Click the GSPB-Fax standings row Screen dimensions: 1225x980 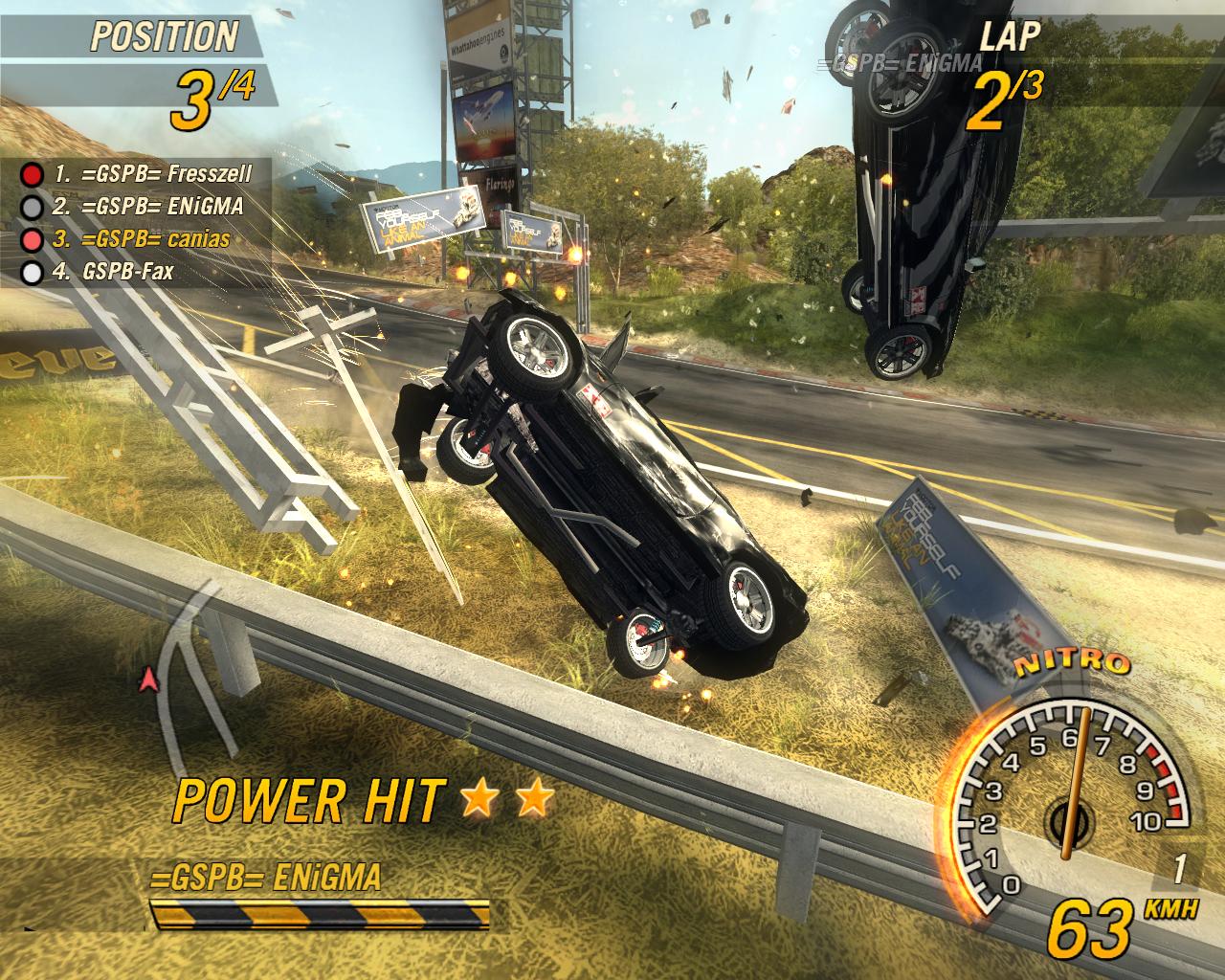115,272
